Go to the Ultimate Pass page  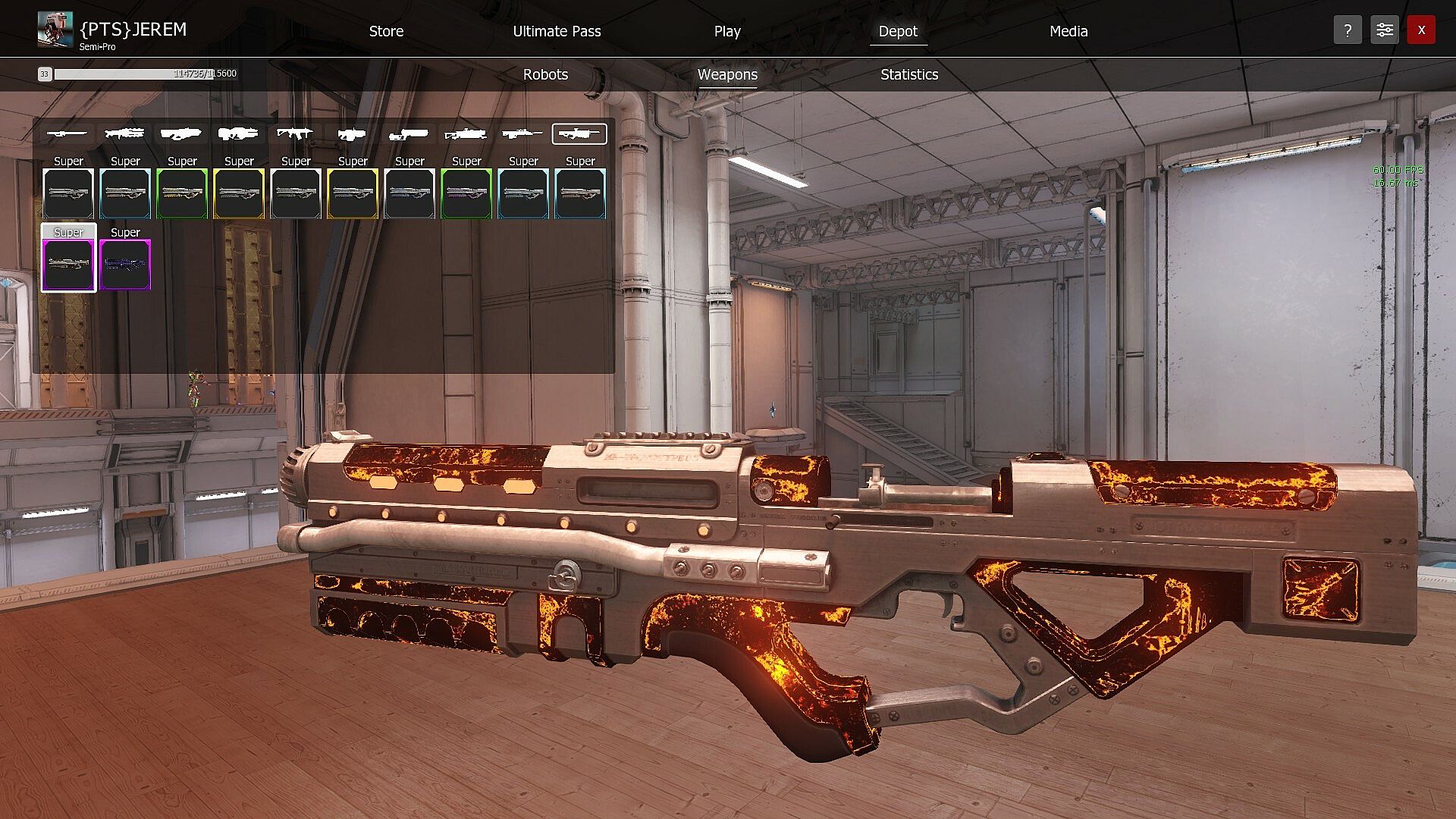(x=557, y=31)
